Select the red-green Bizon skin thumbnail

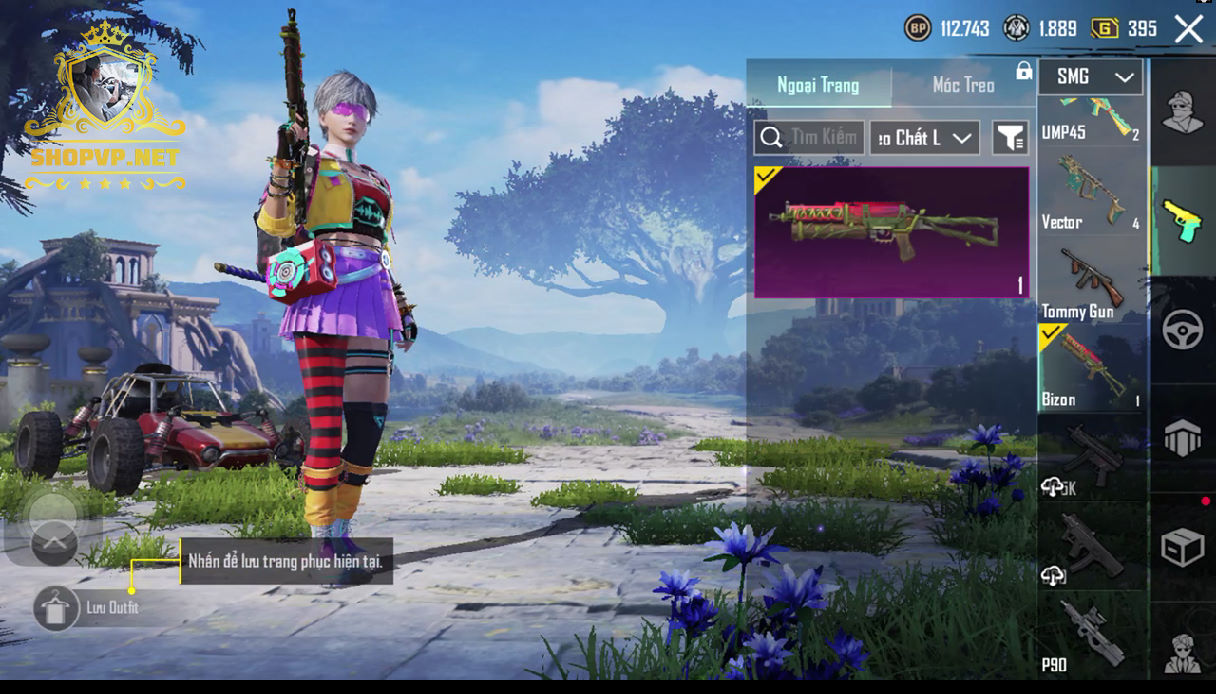tap(891, 232)
